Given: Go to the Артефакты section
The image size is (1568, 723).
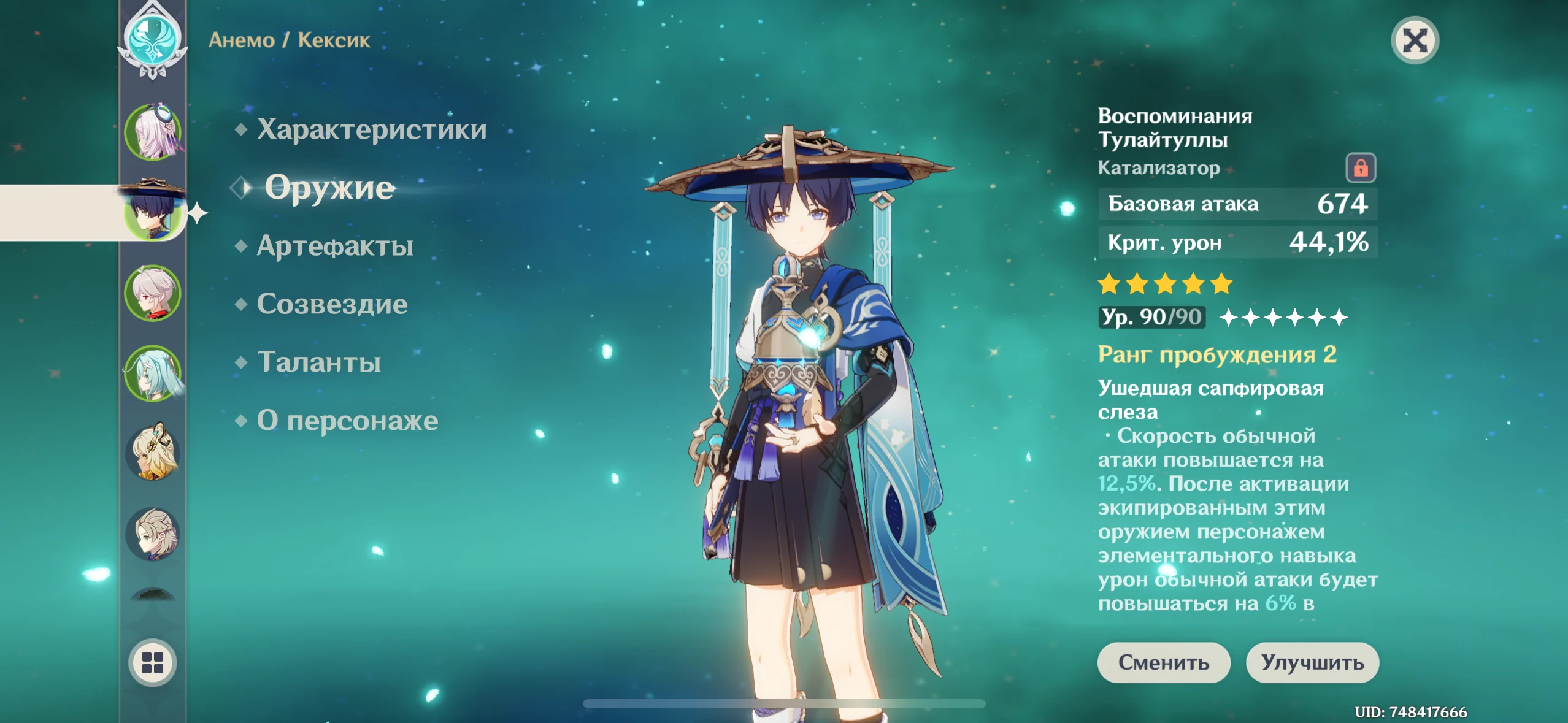Looking at the screenshot, I should [x=334, y=246].
